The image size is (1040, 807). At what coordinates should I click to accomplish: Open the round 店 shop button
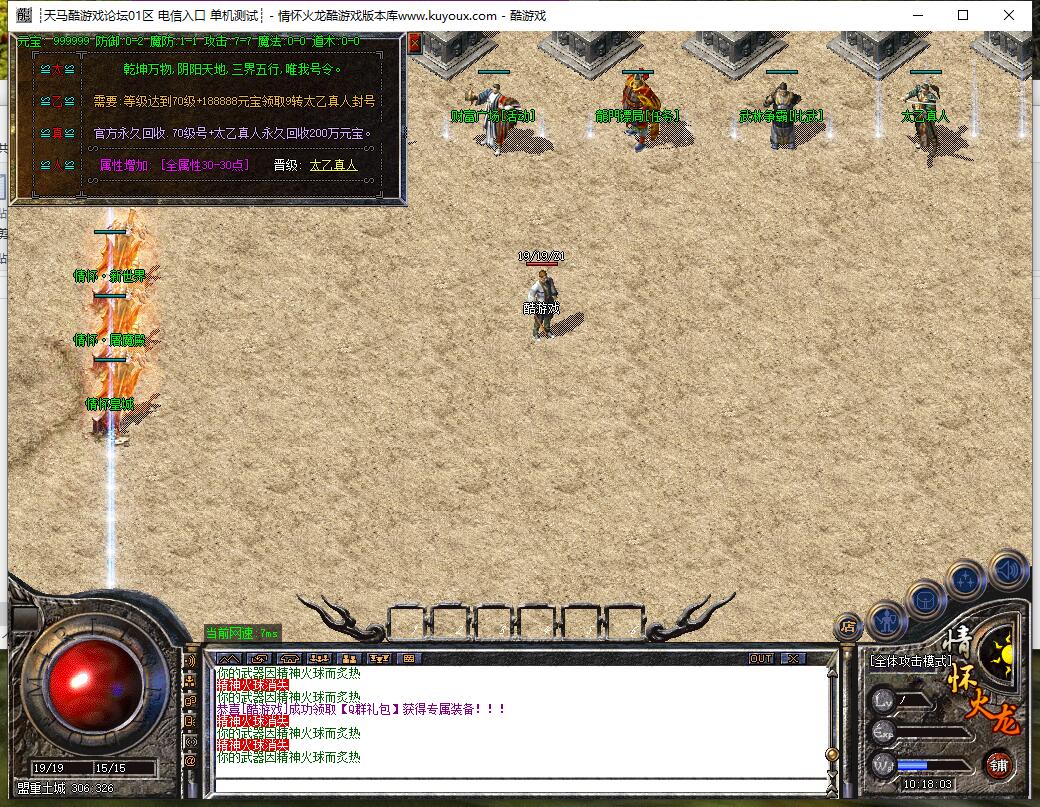pos(847,627)
